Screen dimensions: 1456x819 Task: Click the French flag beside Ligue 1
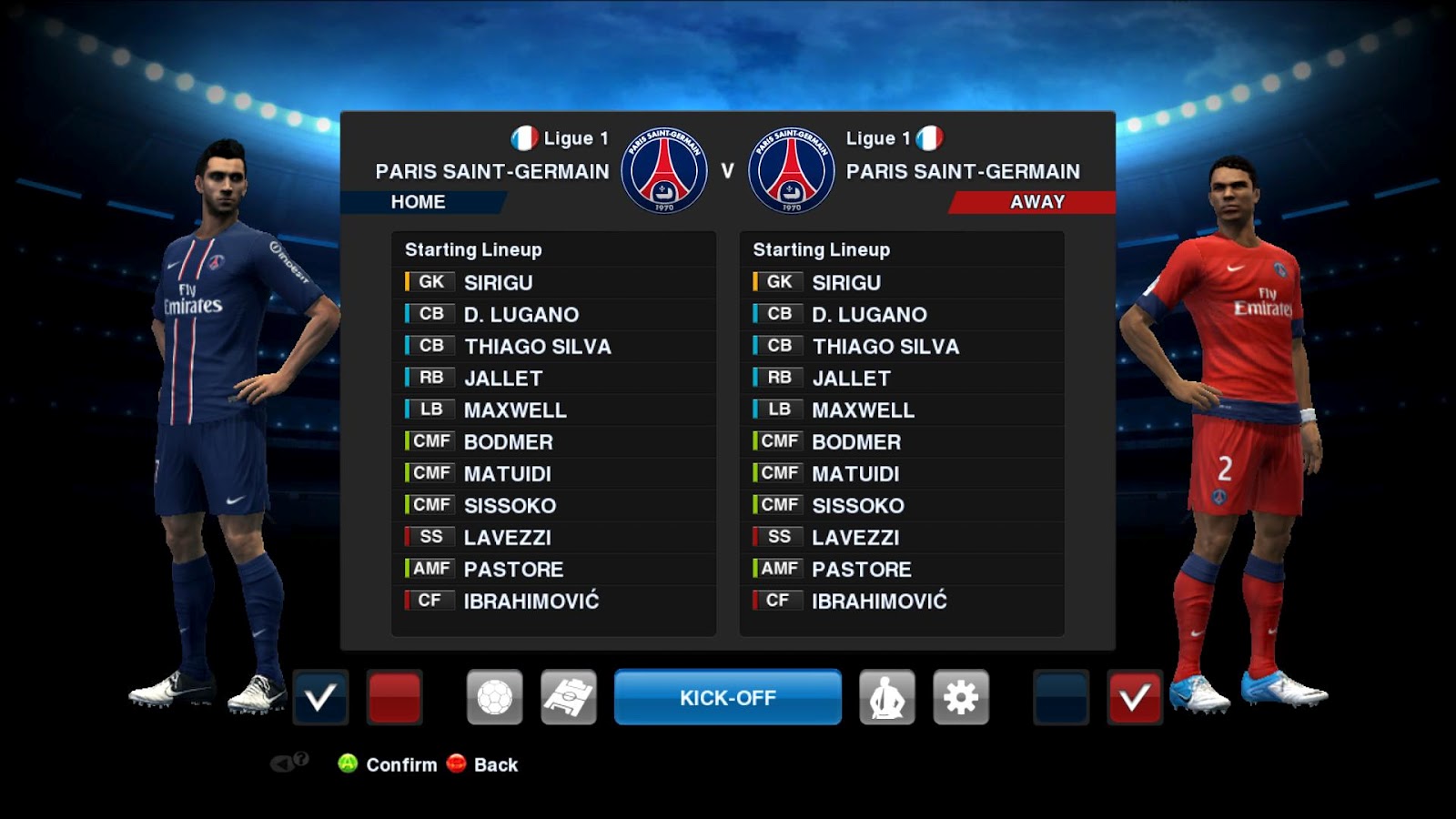(x=525, y=138)
